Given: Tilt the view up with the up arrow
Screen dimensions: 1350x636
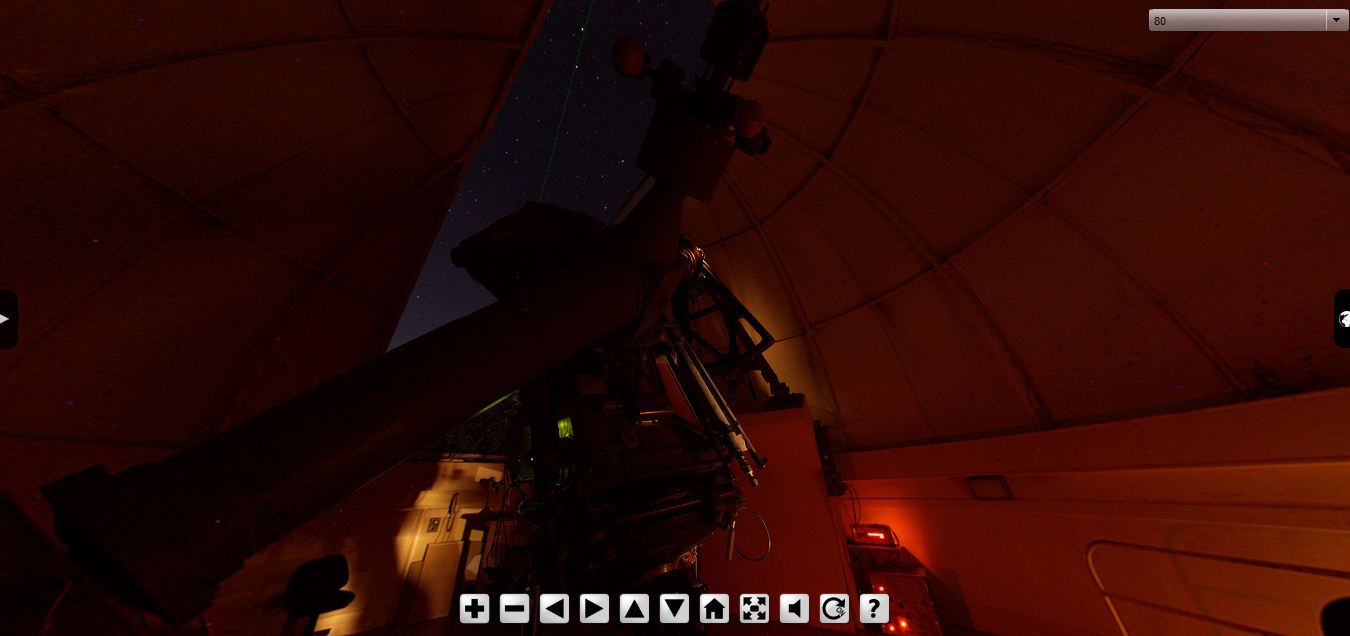Looking at the screenshot, I should (x=634, y=608).
